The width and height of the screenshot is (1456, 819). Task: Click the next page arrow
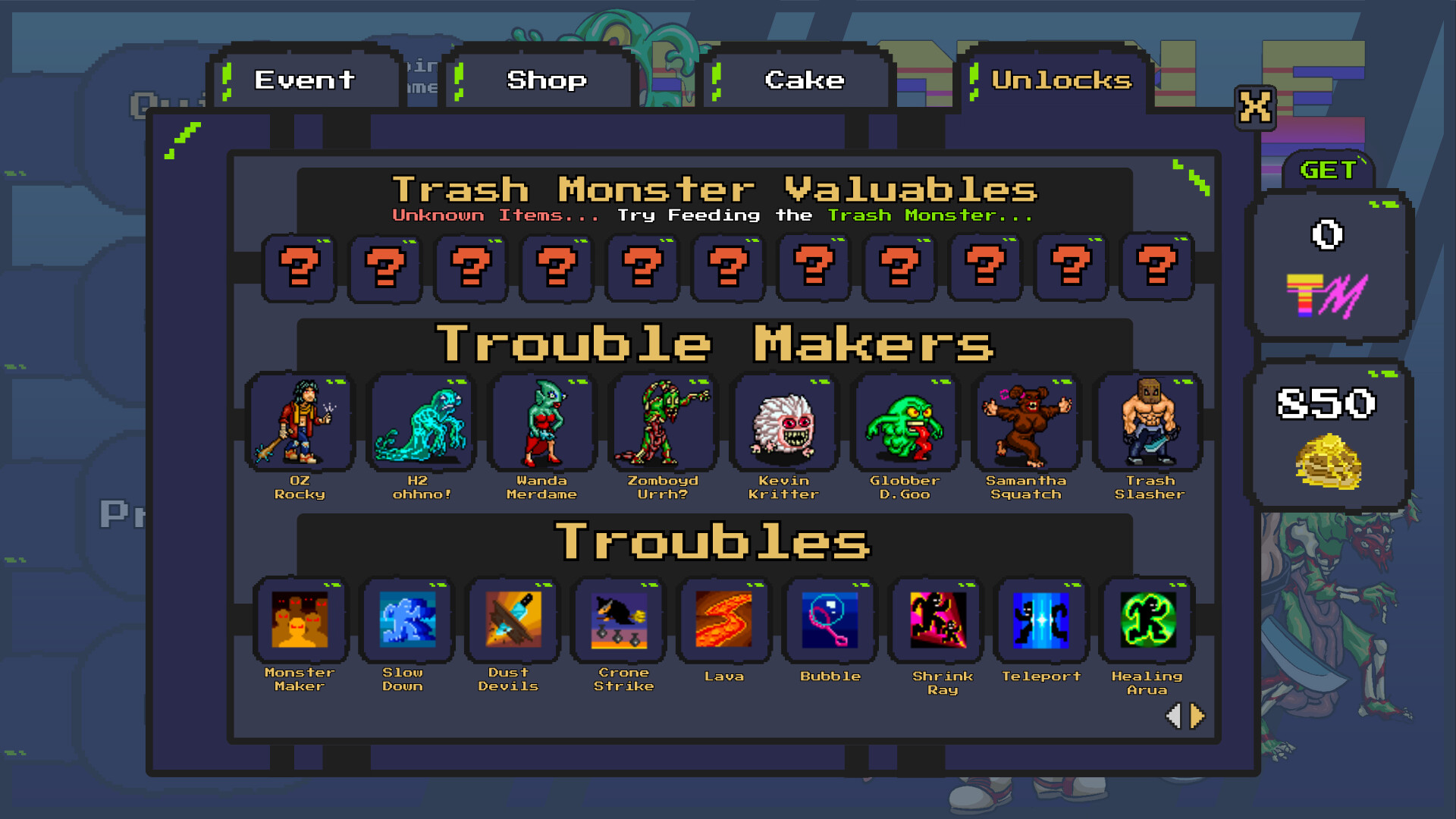coord(1196,714)
